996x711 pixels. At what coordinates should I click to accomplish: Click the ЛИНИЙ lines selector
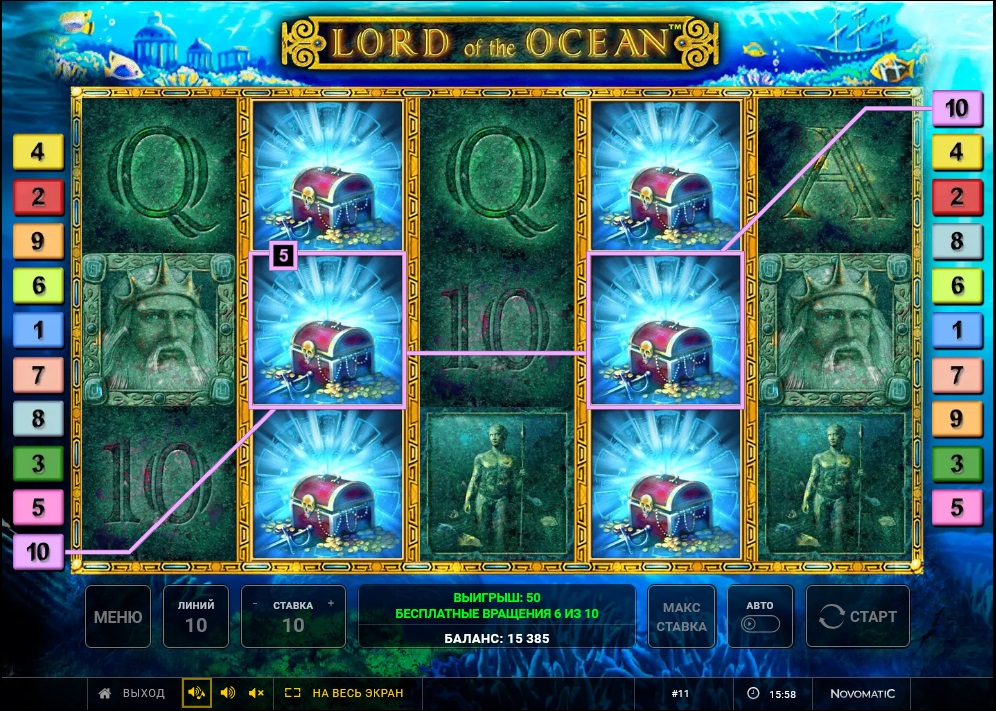pyautogui.click(x=196, y=617)
